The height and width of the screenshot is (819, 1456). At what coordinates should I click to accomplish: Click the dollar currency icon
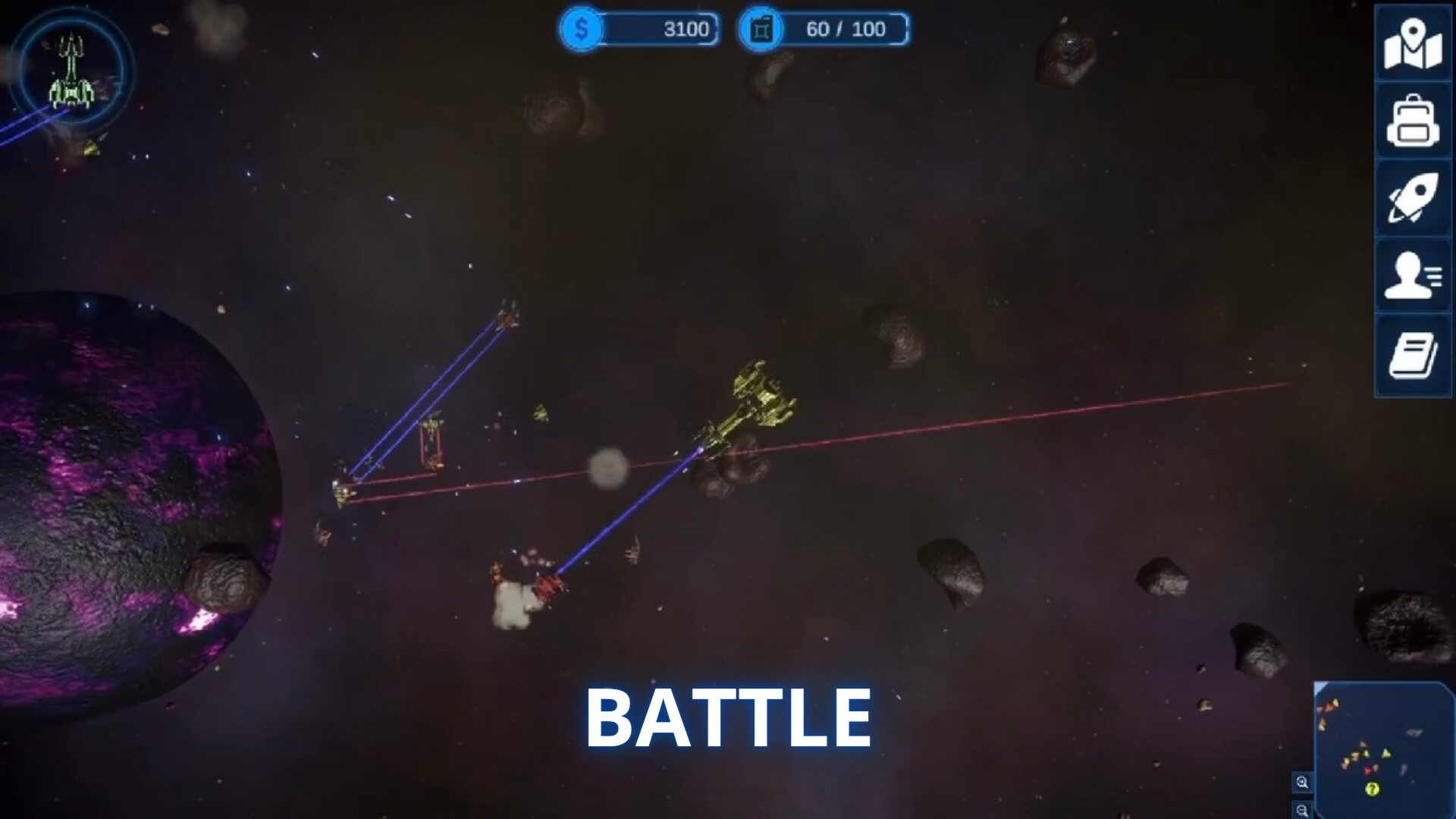click(x=582, y=30)
